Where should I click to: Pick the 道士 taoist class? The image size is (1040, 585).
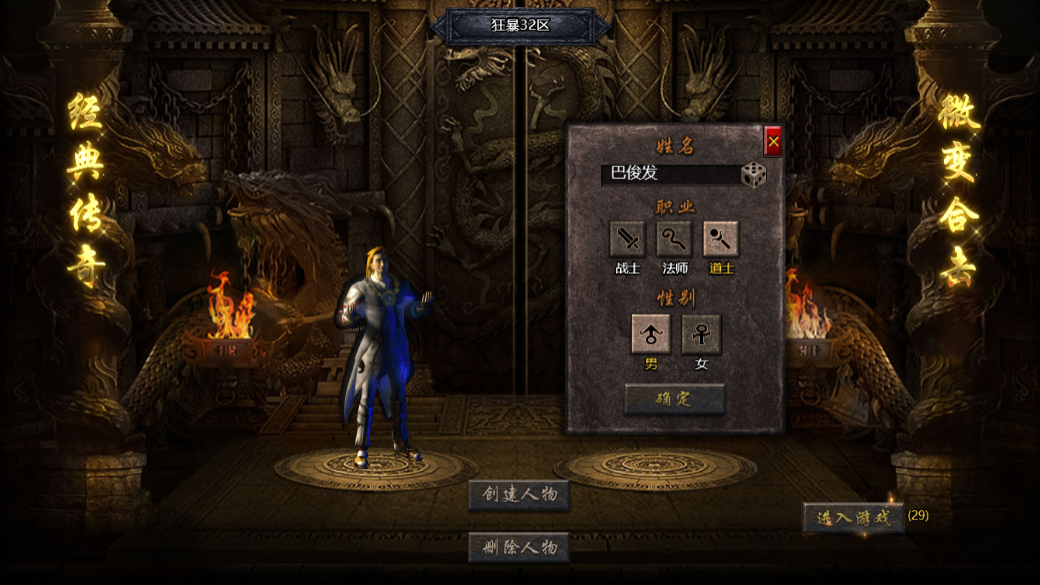point(721,240)
